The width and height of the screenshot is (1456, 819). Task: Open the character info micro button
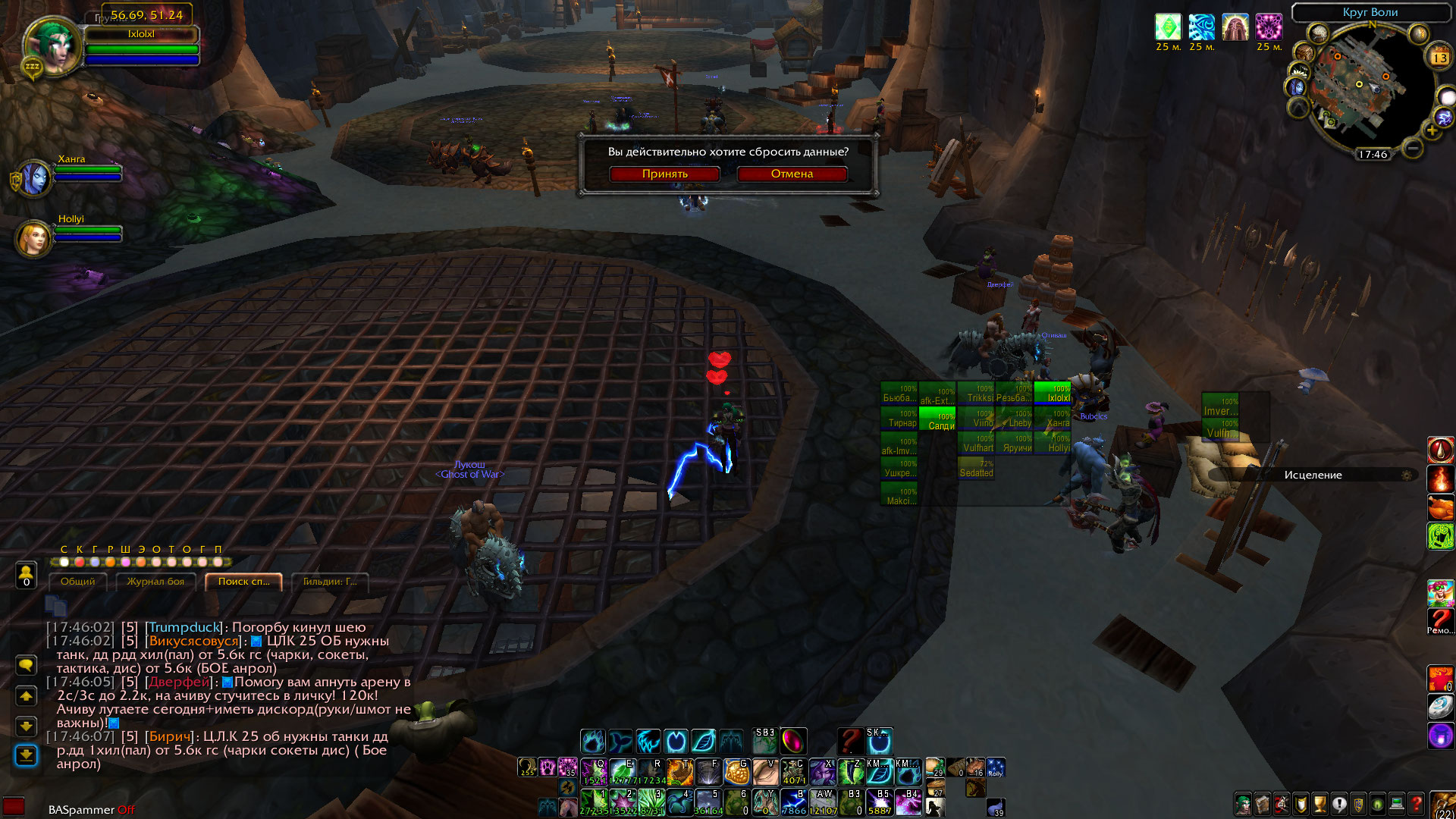tap(1244, 803)
